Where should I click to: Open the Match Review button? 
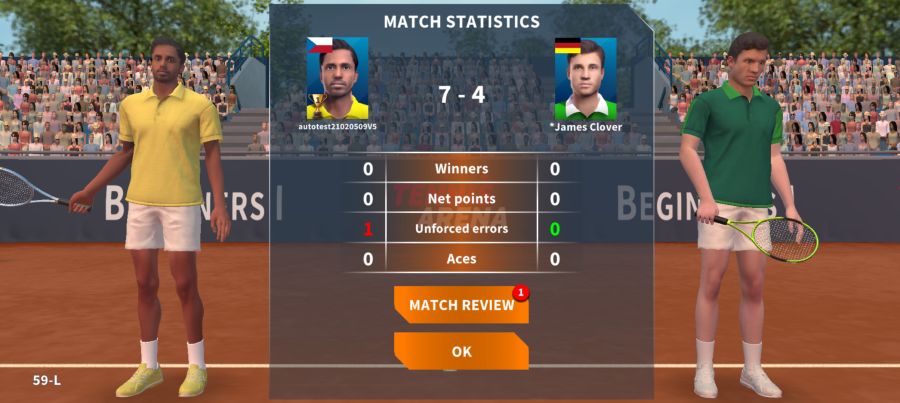click(x=461, y=305)
